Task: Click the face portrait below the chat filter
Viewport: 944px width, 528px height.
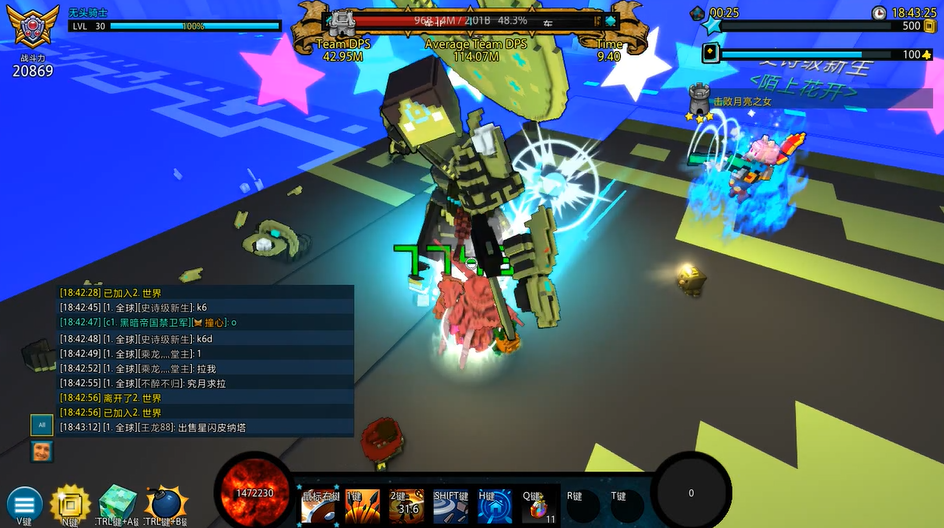Action: 42,452
